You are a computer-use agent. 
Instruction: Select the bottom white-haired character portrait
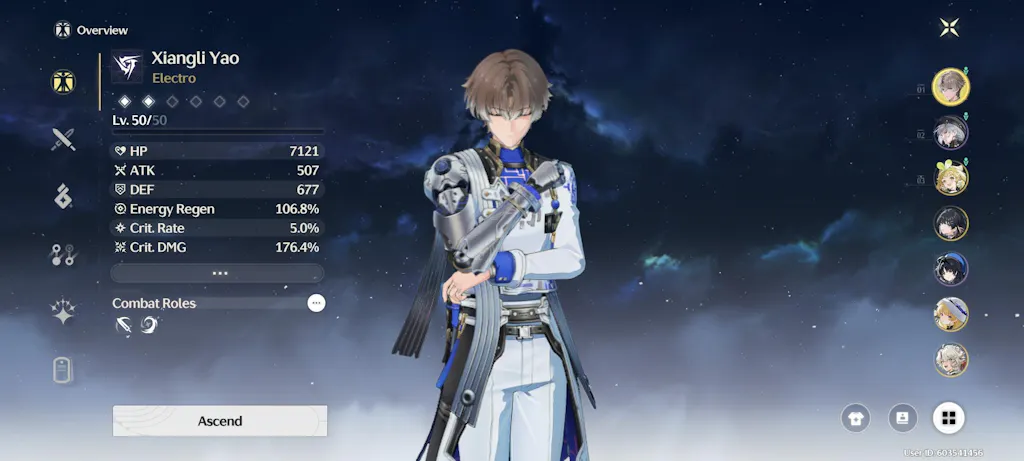click(x=950, y=359)
